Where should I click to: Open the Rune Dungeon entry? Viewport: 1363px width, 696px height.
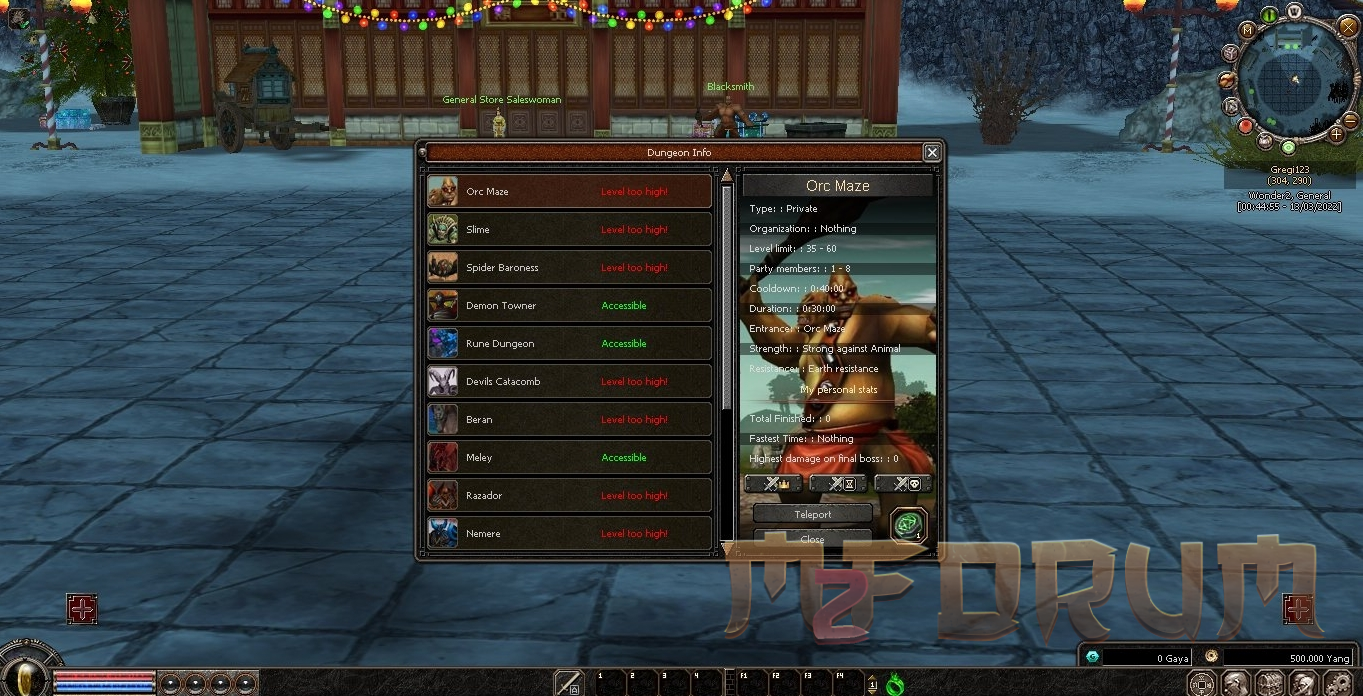[x=569, y=344]
